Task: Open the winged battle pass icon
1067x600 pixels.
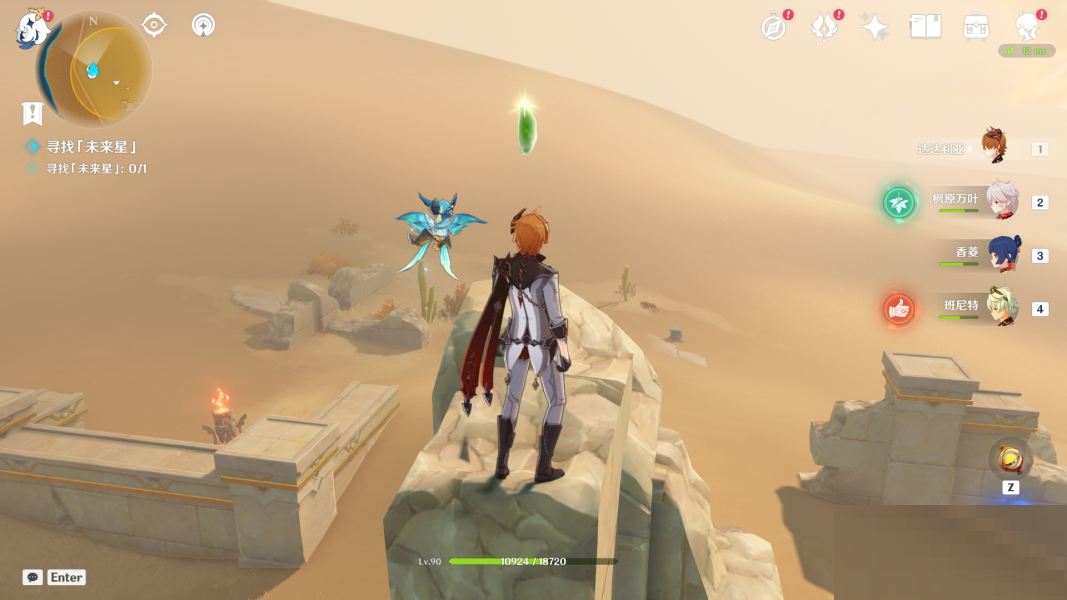Action: coord(825,27)
